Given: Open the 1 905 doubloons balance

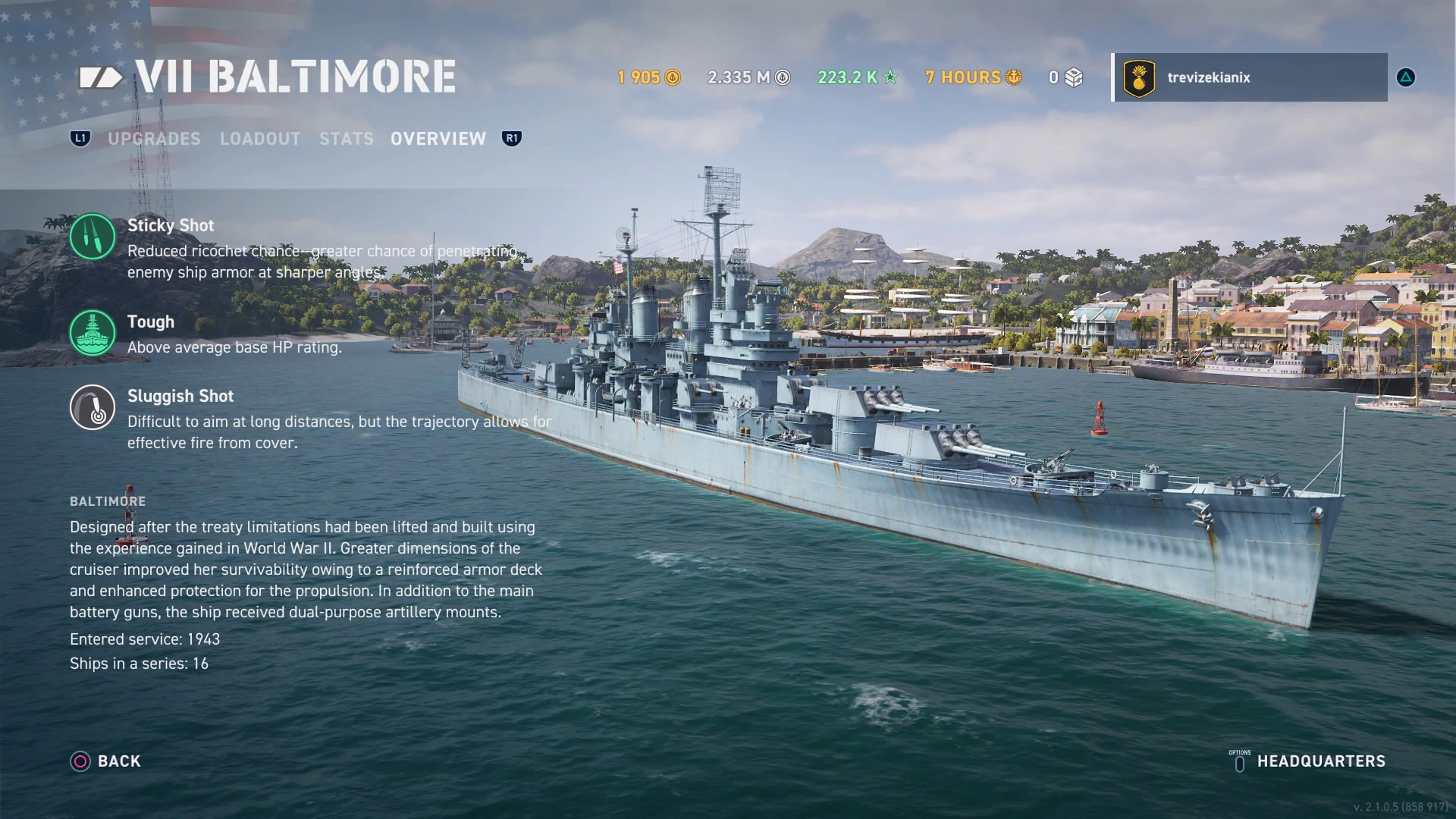Looking at the screenshot, I should pos(649,77).
